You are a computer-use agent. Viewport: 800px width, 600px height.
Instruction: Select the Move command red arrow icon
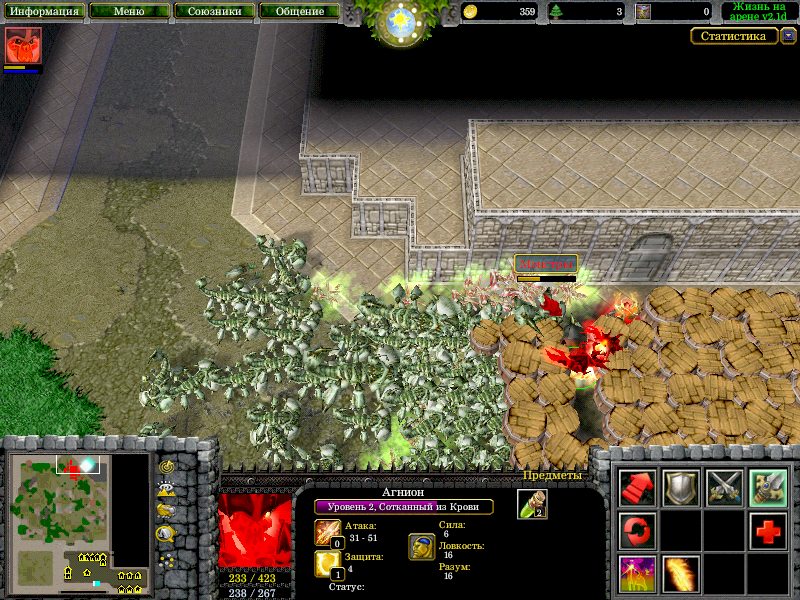[637, 487]
